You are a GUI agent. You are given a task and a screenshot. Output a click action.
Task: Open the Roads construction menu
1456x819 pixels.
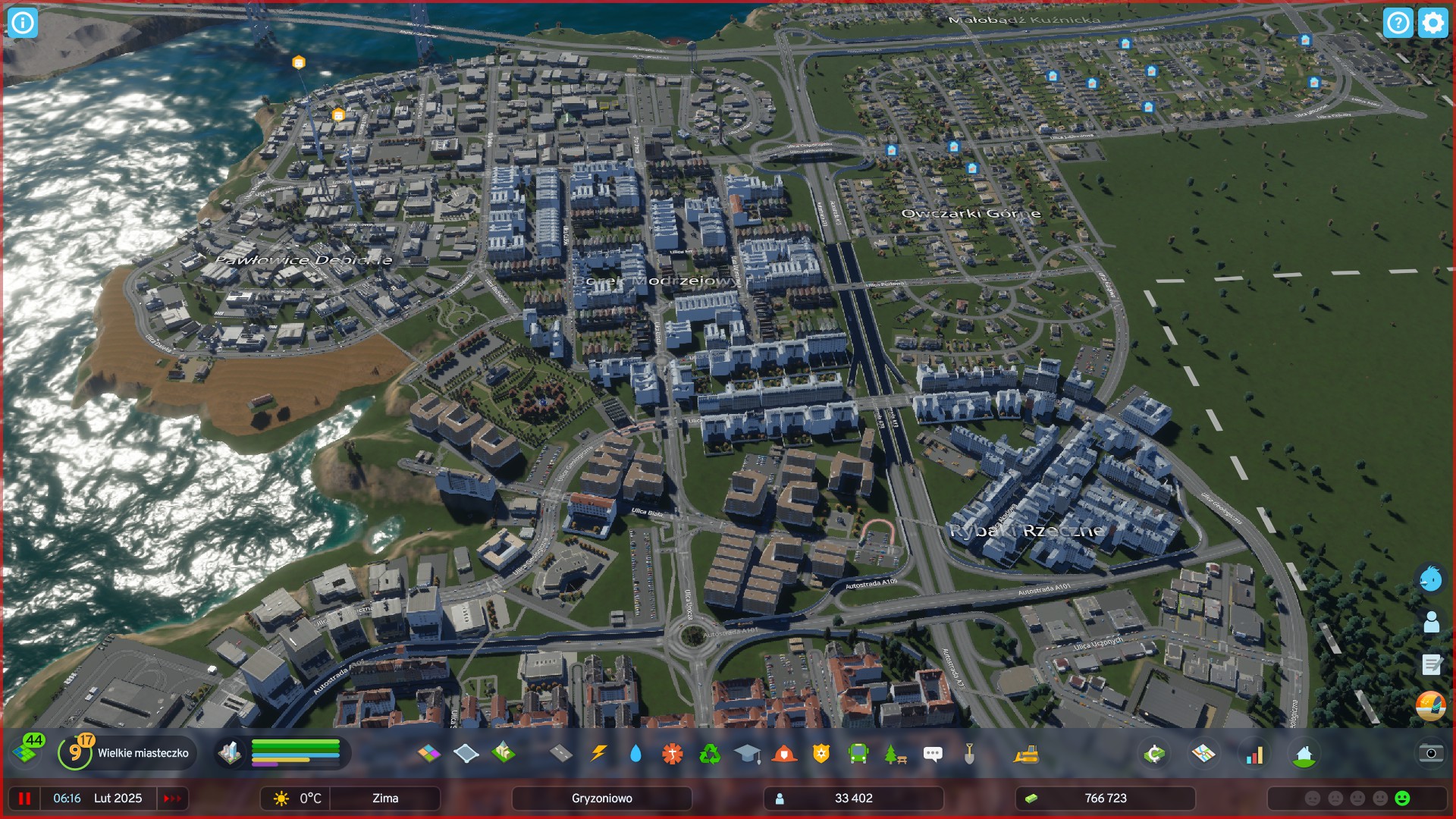559,753
